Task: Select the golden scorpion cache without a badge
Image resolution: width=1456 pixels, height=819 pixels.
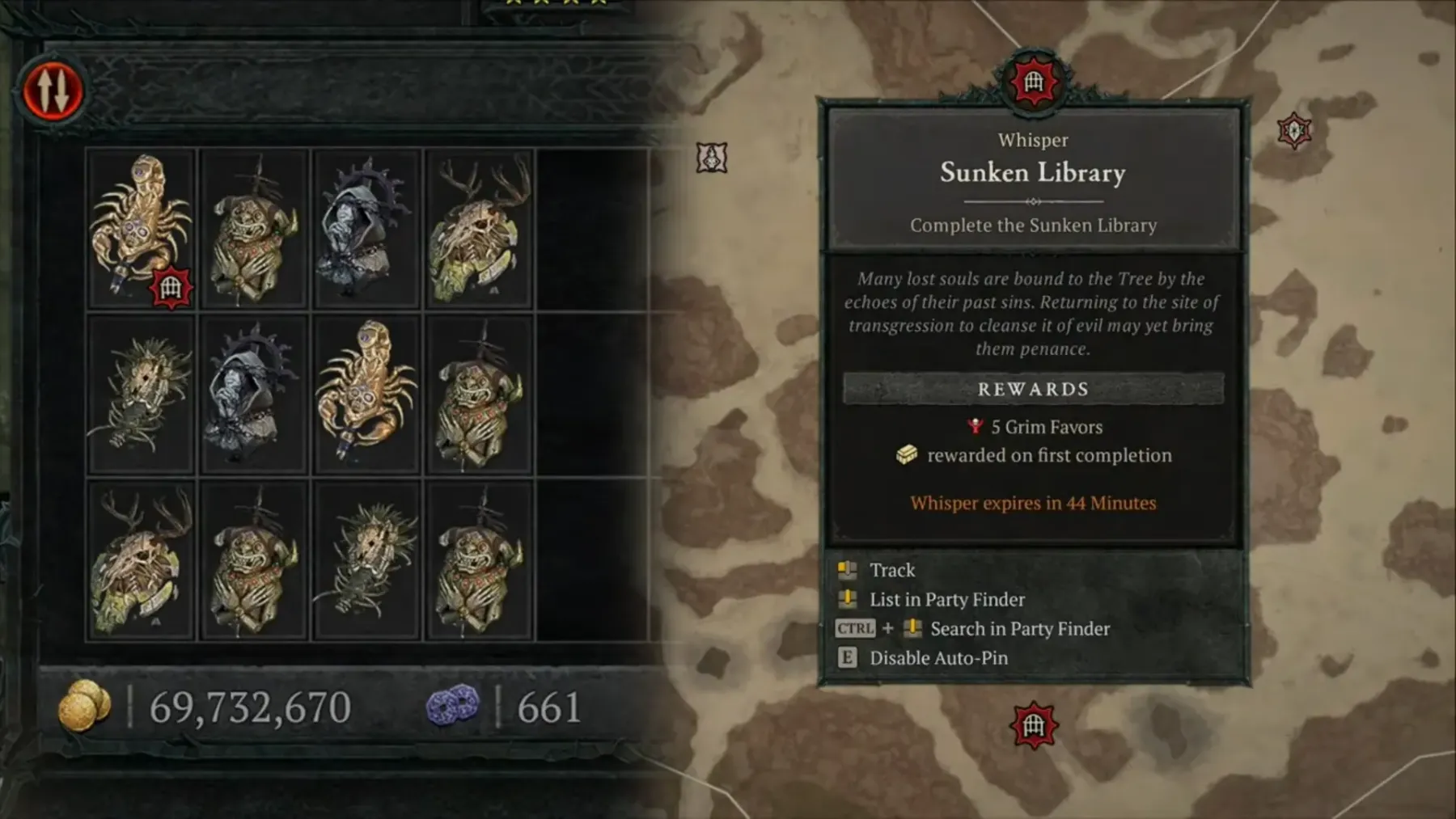Action: [x=366, y=395]
